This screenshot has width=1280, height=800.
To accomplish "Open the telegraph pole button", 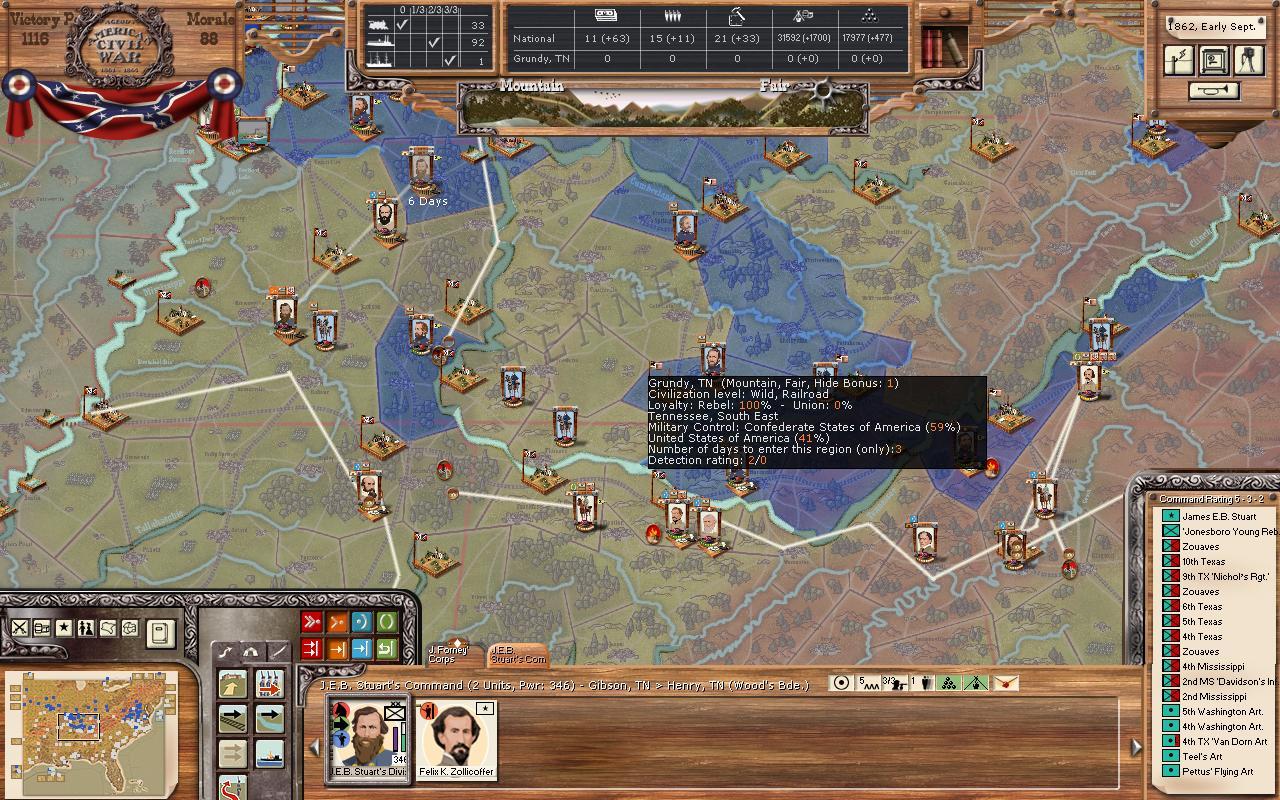I will click(x=1179, y=60).
